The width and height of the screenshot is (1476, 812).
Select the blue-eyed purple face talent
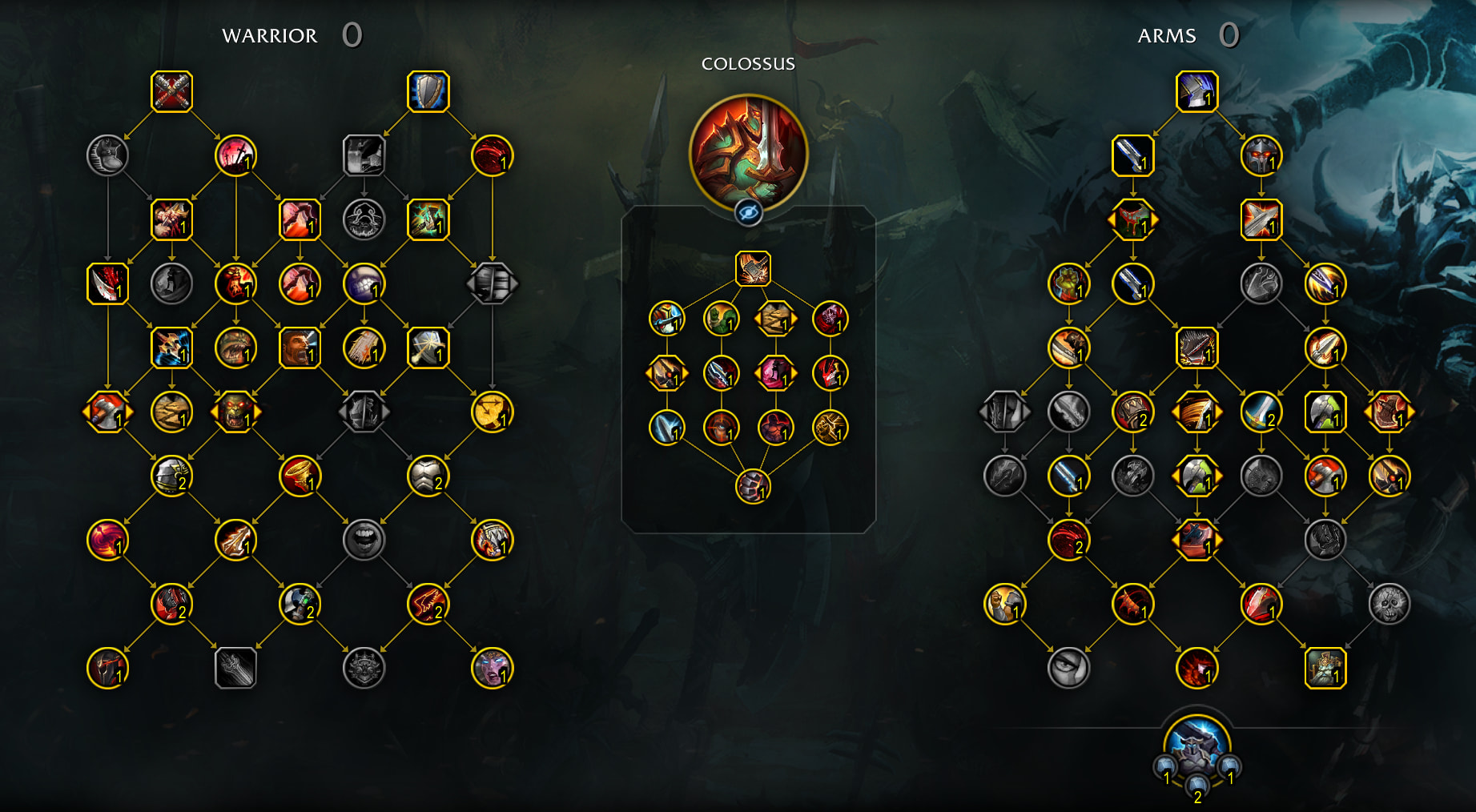click(492, 669)
